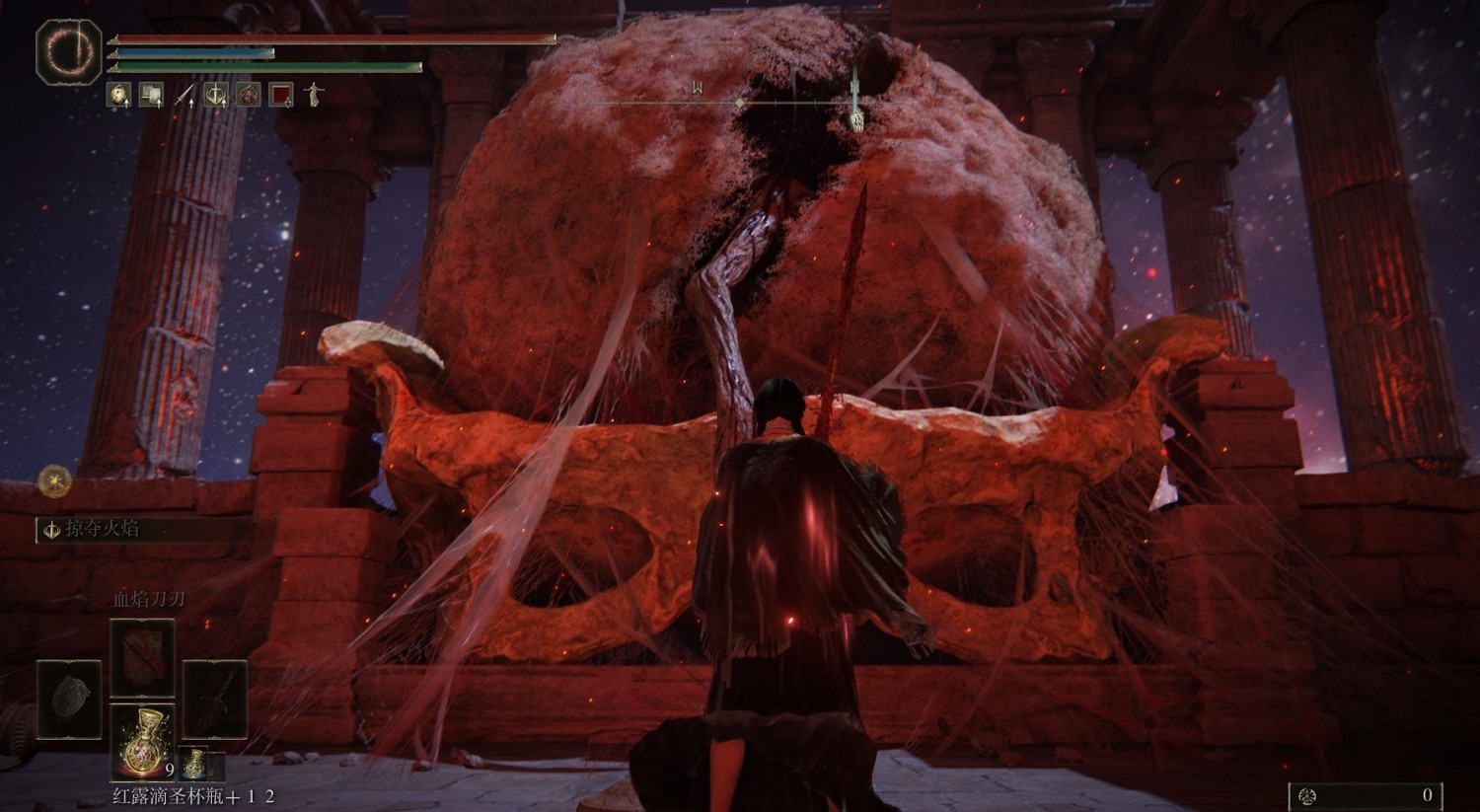This screenshot has height=812, width=1480.
Task: Select the Bloodflame Blade spell slot
Action: click(142, 658)
